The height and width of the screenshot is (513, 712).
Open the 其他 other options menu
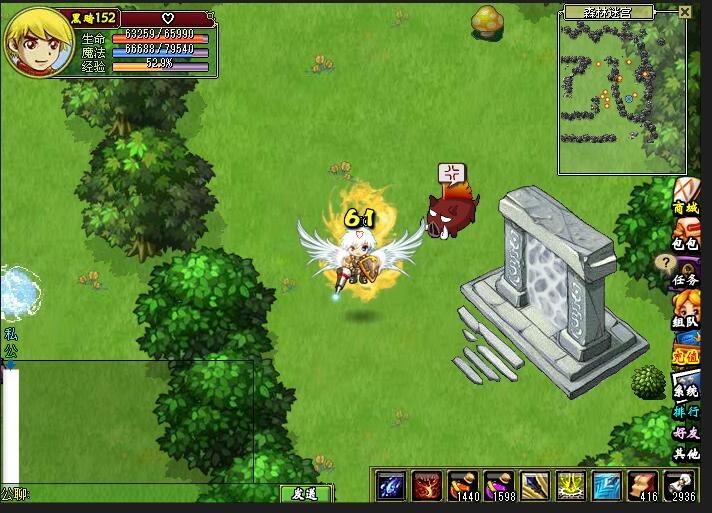pos(686,454)
